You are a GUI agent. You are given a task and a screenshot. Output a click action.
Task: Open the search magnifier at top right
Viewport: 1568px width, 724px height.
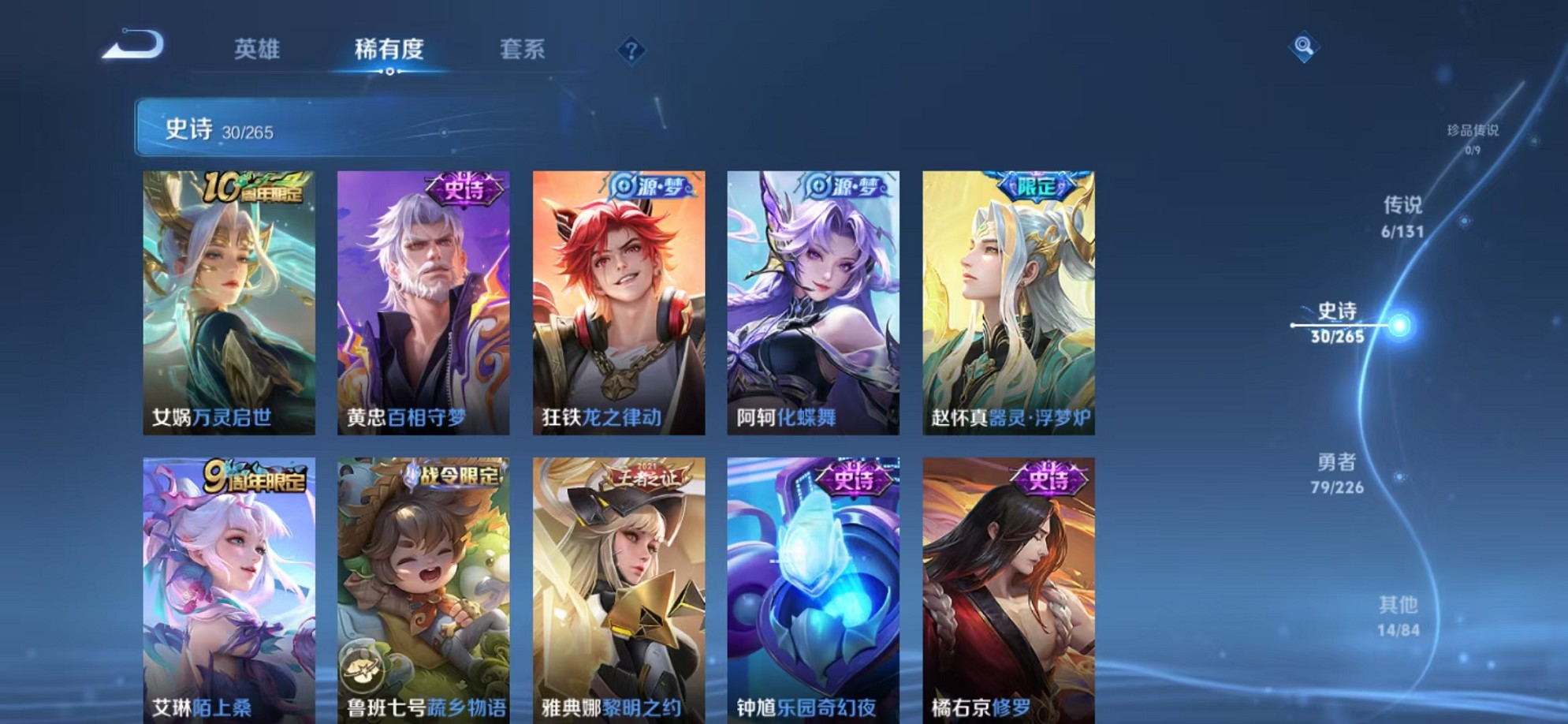(x=1305, y=47)
